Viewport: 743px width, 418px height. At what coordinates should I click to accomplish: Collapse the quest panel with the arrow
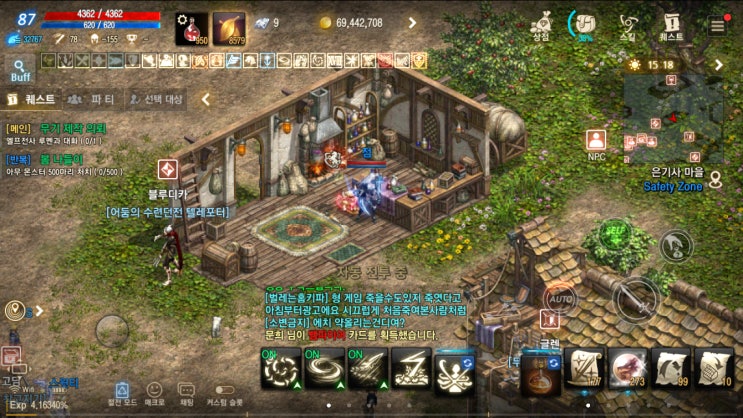click(x=206, y=100)
